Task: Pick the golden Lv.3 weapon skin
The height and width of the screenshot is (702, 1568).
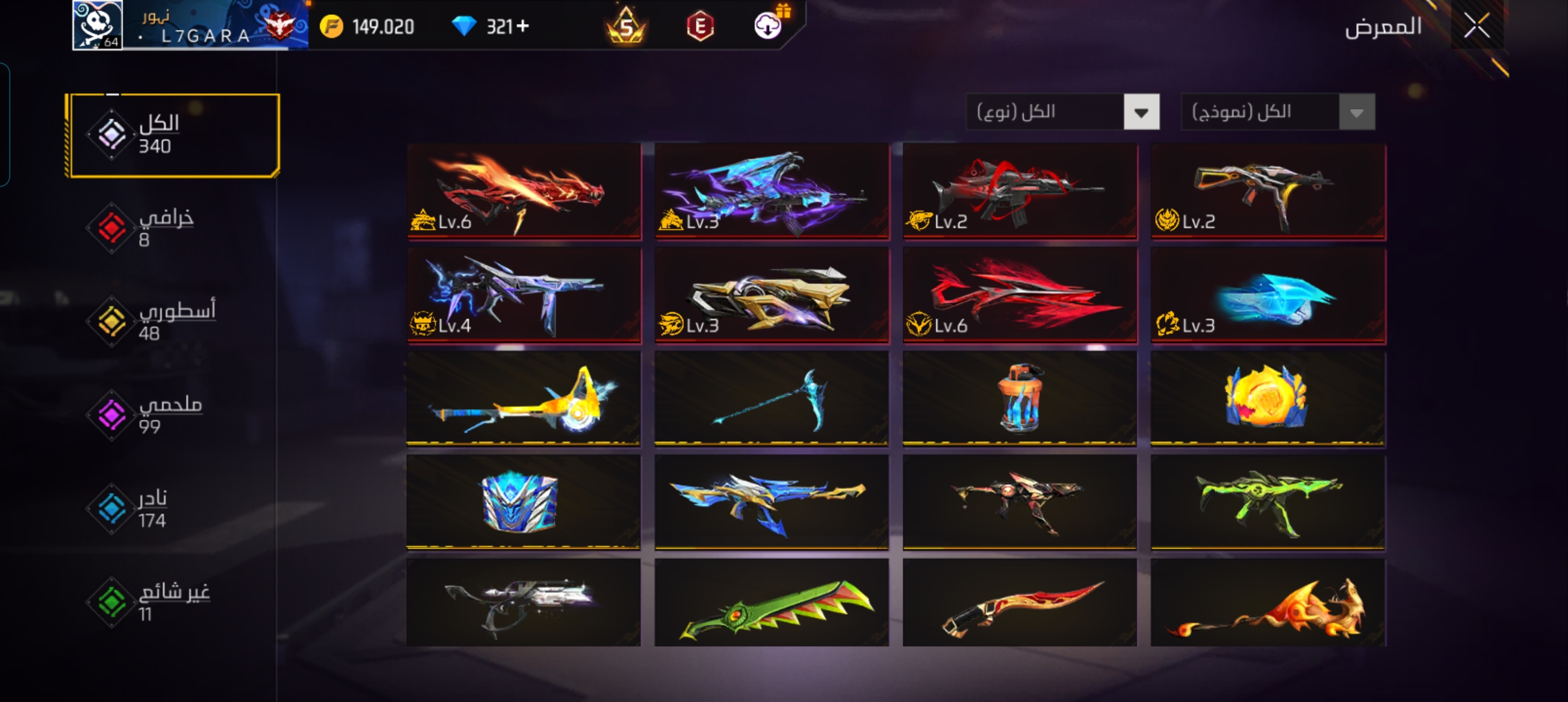Action: click(772, 295)
